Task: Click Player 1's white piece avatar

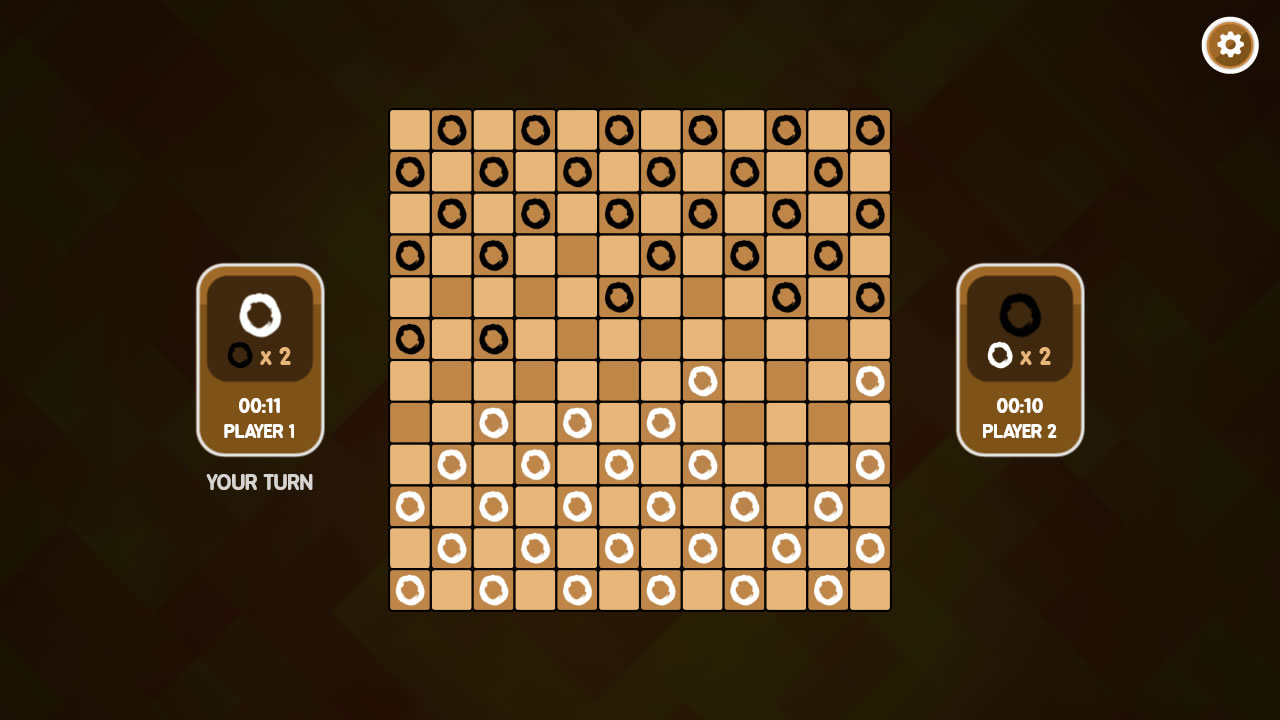Action: point(258,313)
